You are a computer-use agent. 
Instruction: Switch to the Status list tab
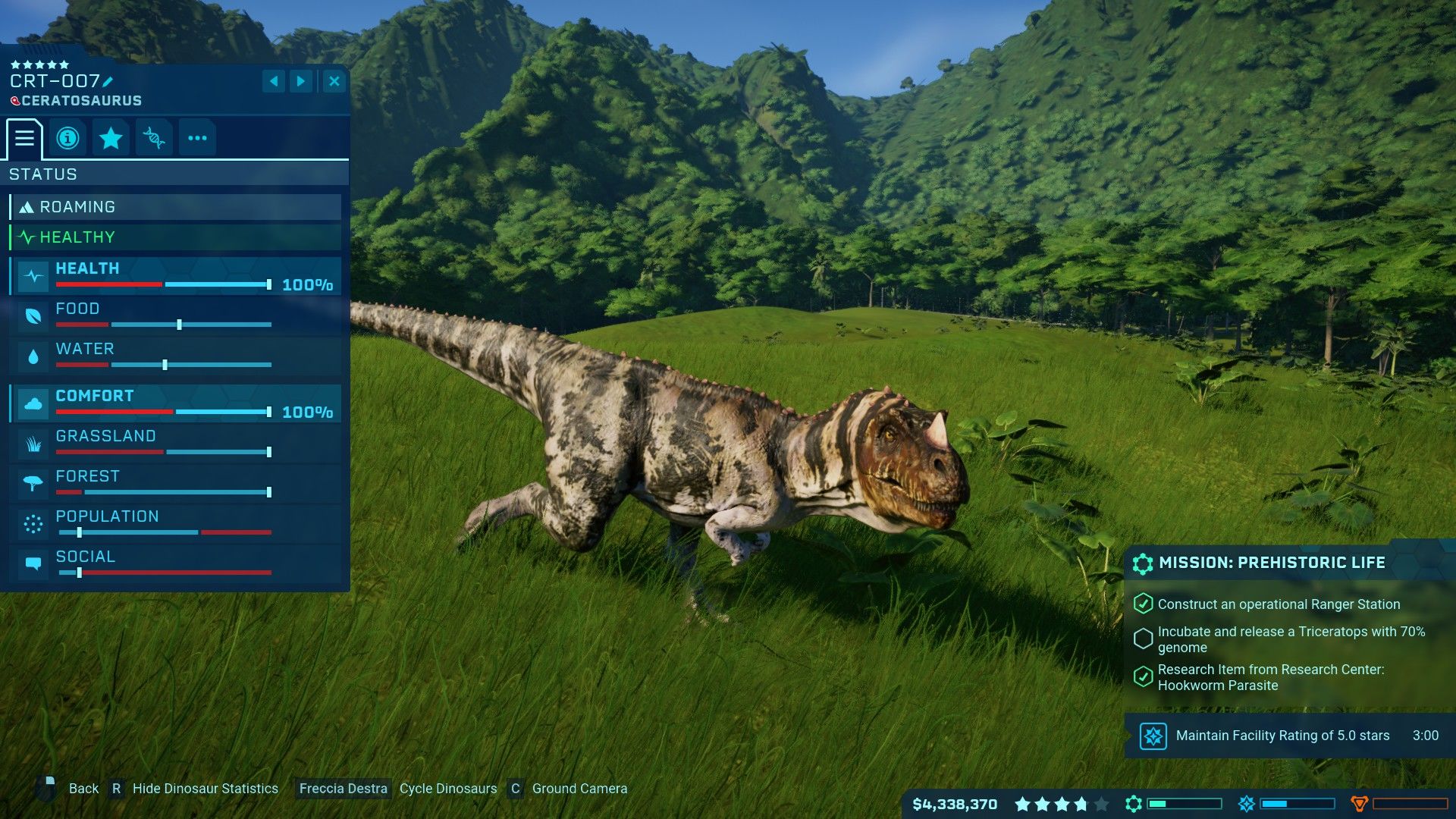24,138
